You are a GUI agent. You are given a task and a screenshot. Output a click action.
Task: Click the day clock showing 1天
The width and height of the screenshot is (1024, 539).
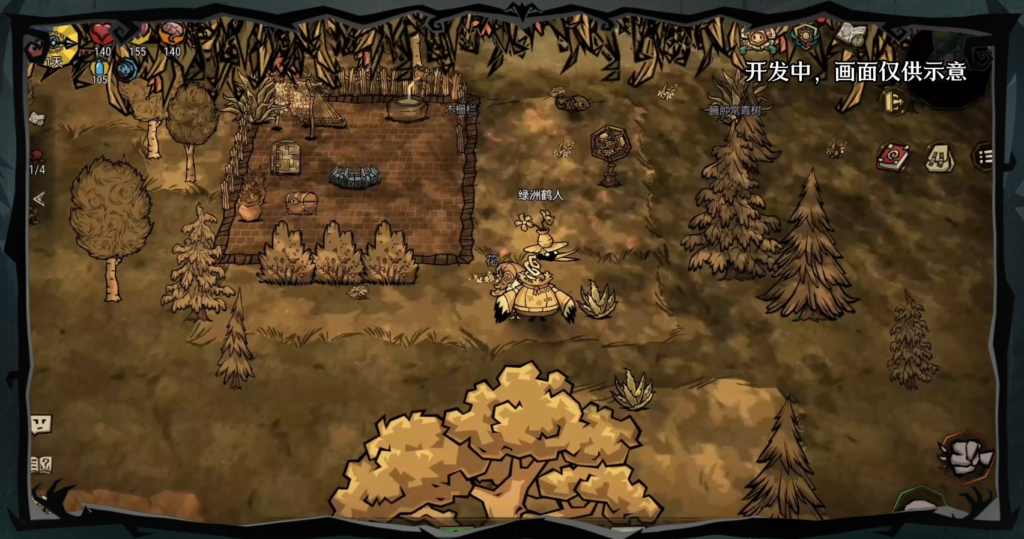pos(59,43)
